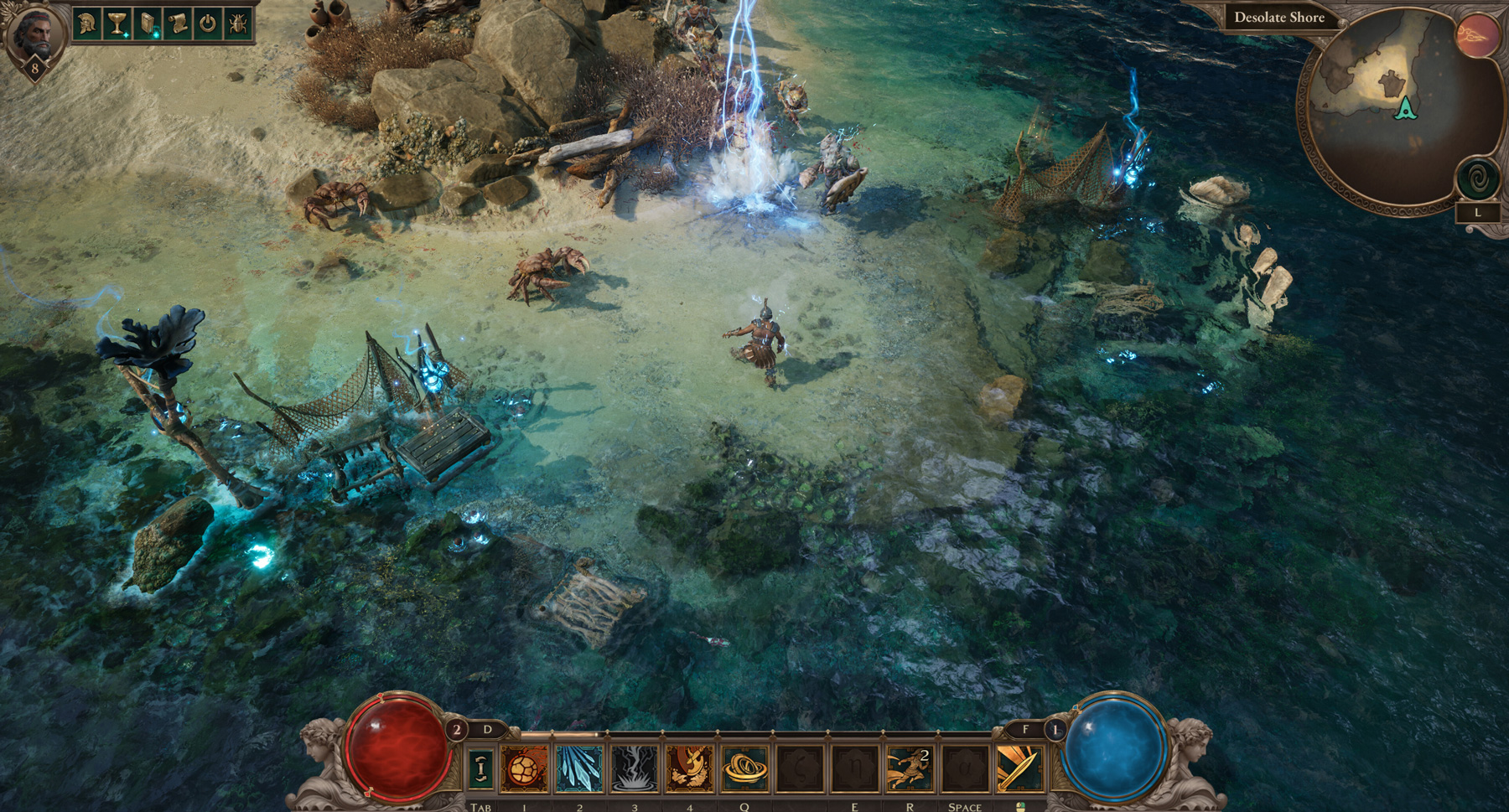This screenshot has width=1509, height=812.
Task: Use the golden rings skill
Action: click(744, 768)
